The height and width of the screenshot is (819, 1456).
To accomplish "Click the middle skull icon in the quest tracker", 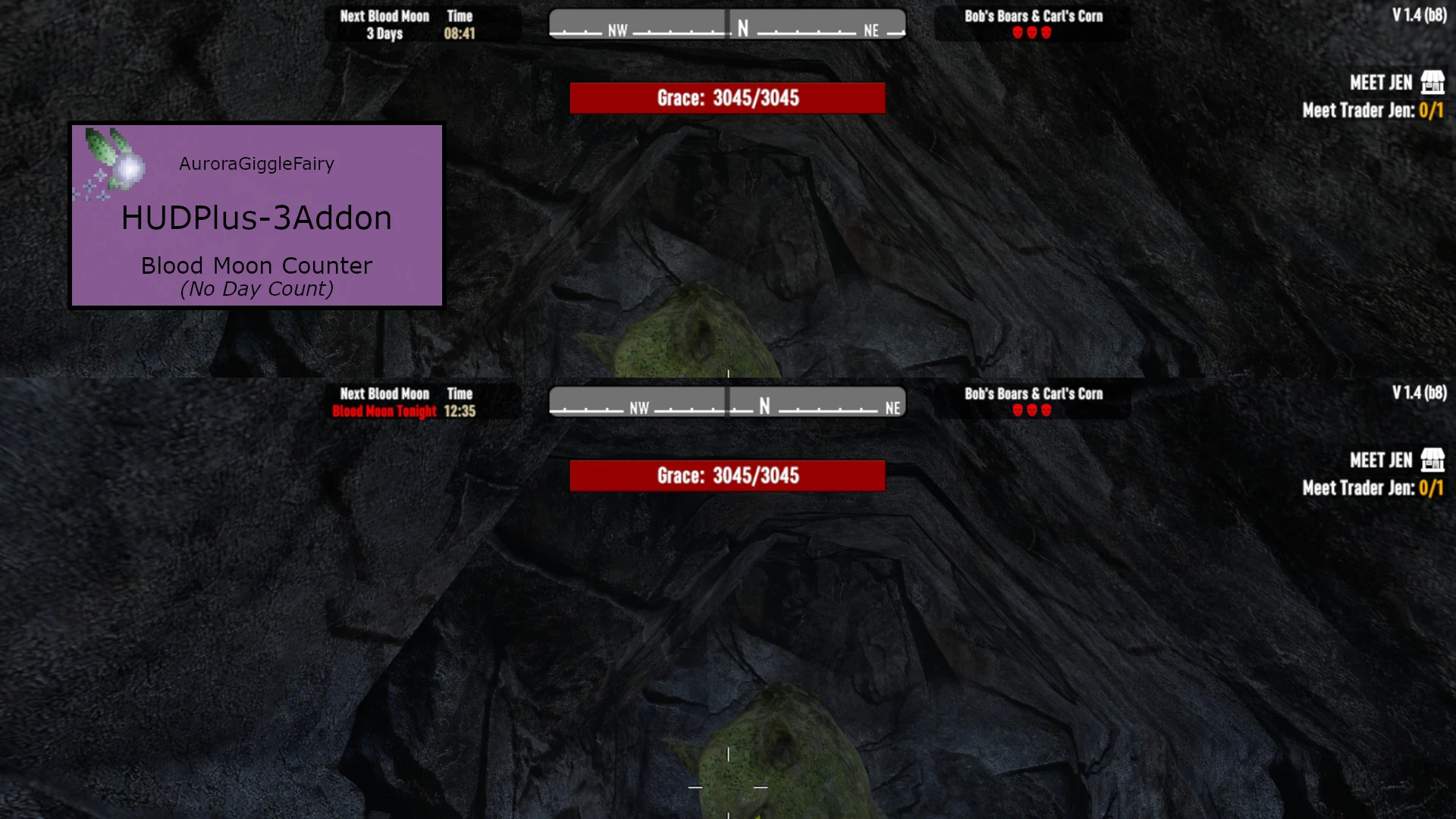I will (1031, 33).
